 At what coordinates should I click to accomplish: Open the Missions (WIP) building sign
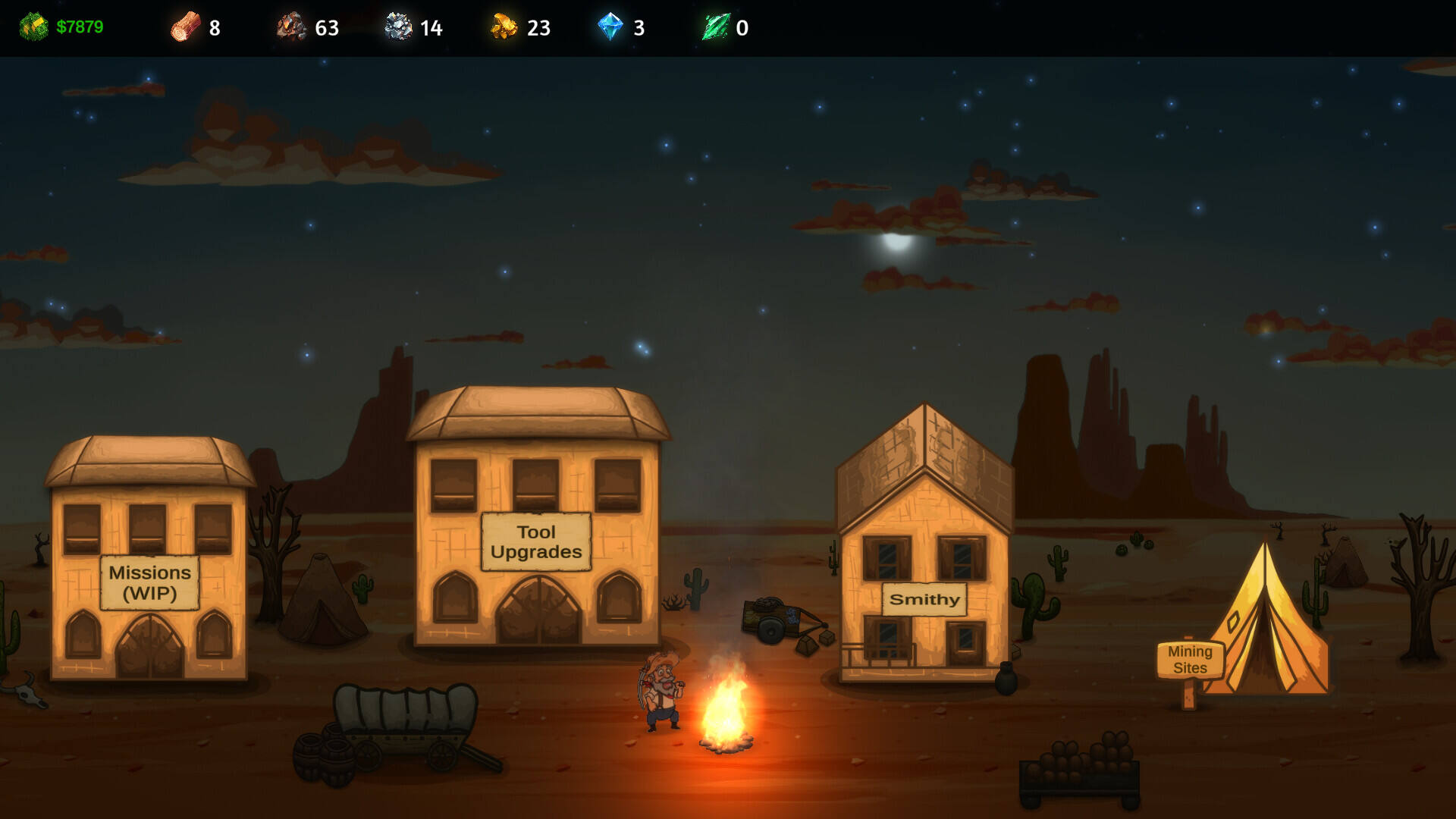click(x=149, y=582)
